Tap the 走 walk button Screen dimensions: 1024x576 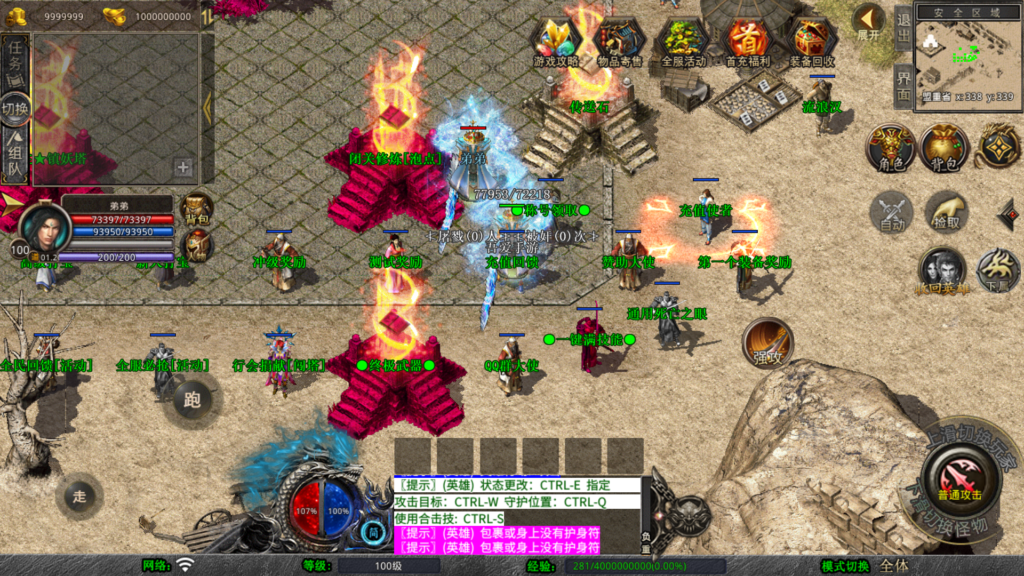[79, 495]
